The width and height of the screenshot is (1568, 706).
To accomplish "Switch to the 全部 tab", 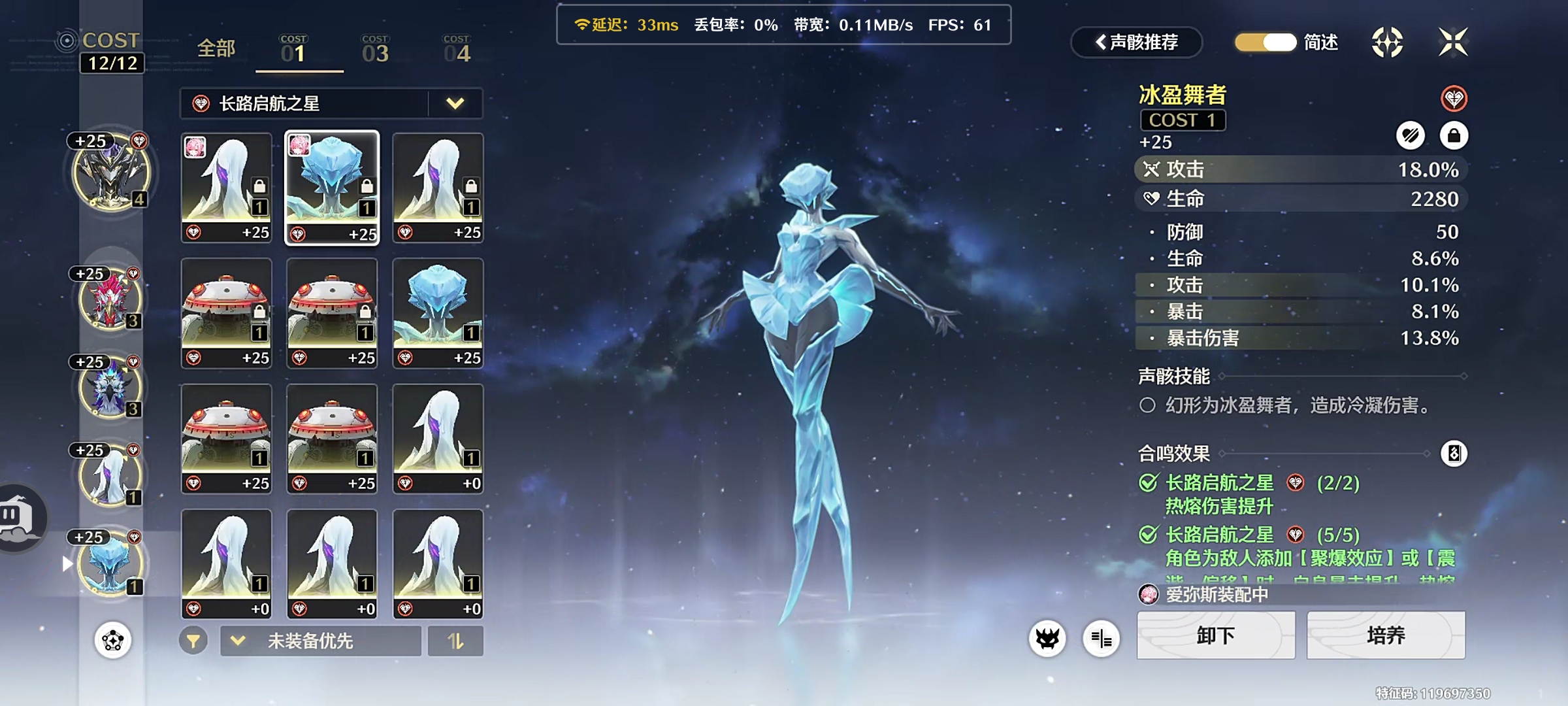I will tap(216, 48).
